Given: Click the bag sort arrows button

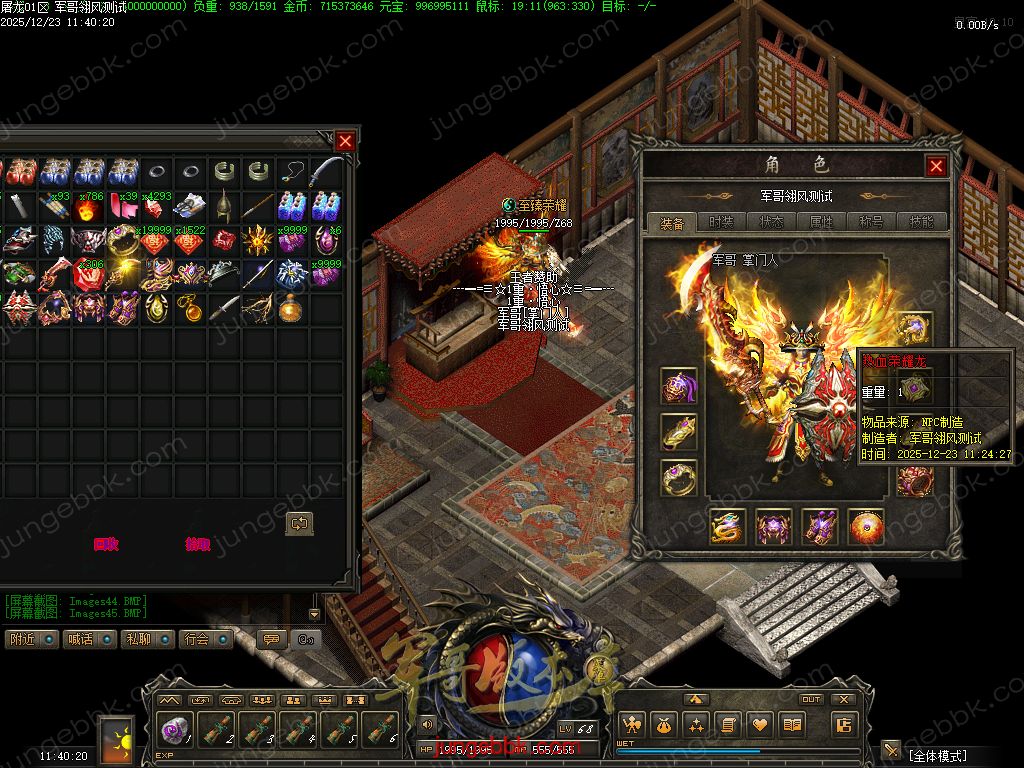Looking at the screenshot, I should (299, 523).
